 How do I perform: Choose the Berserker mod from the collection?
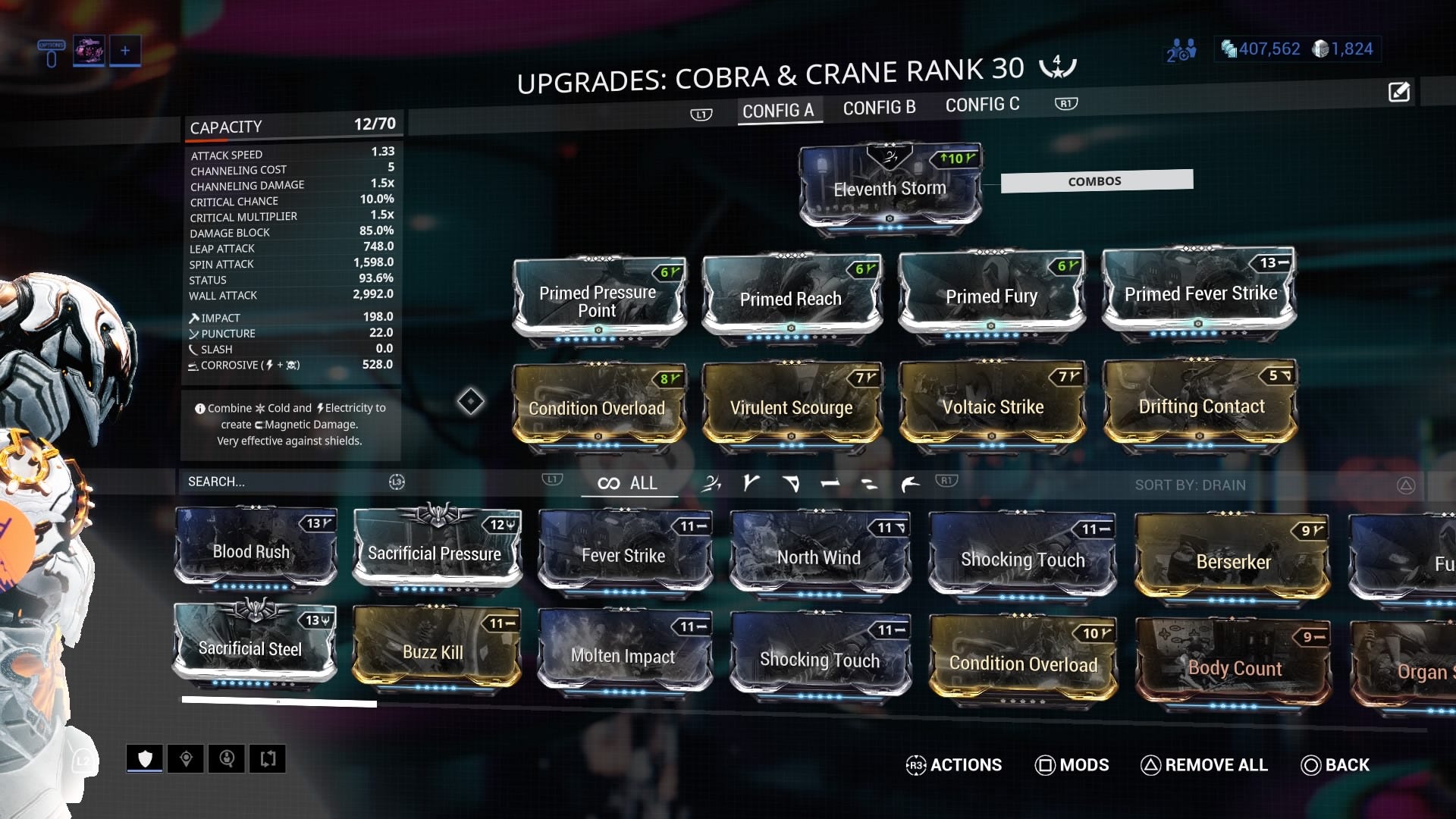point(1232,560)
